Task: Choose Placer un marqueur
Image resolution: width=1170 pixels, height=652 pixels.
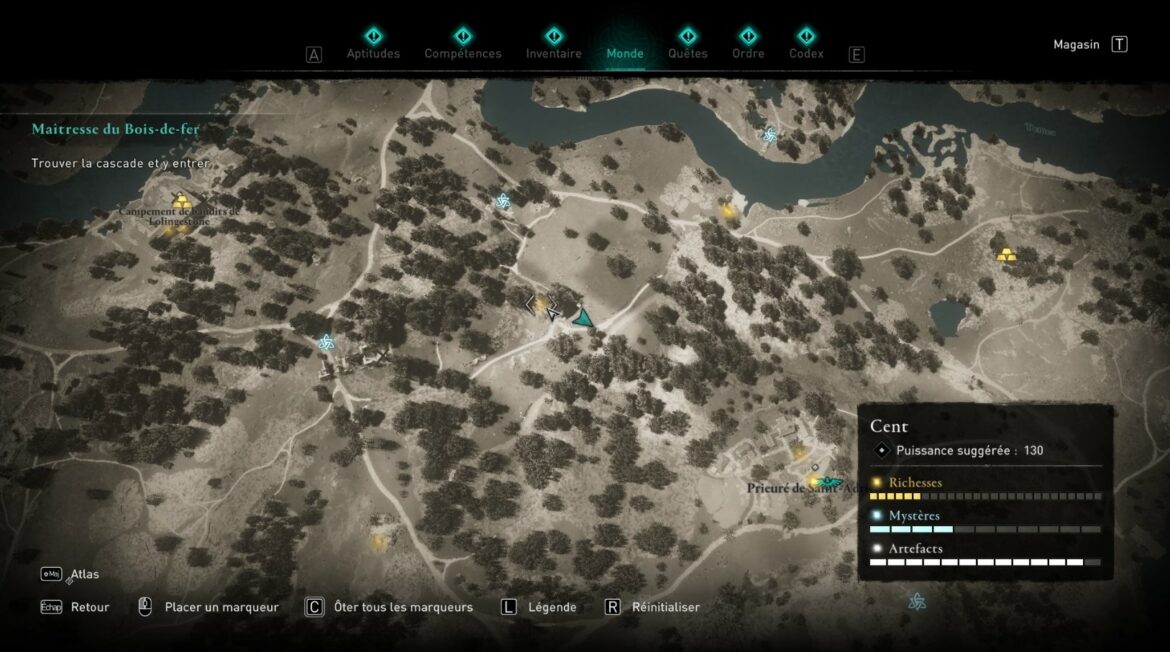Action: tap(221, 607)
